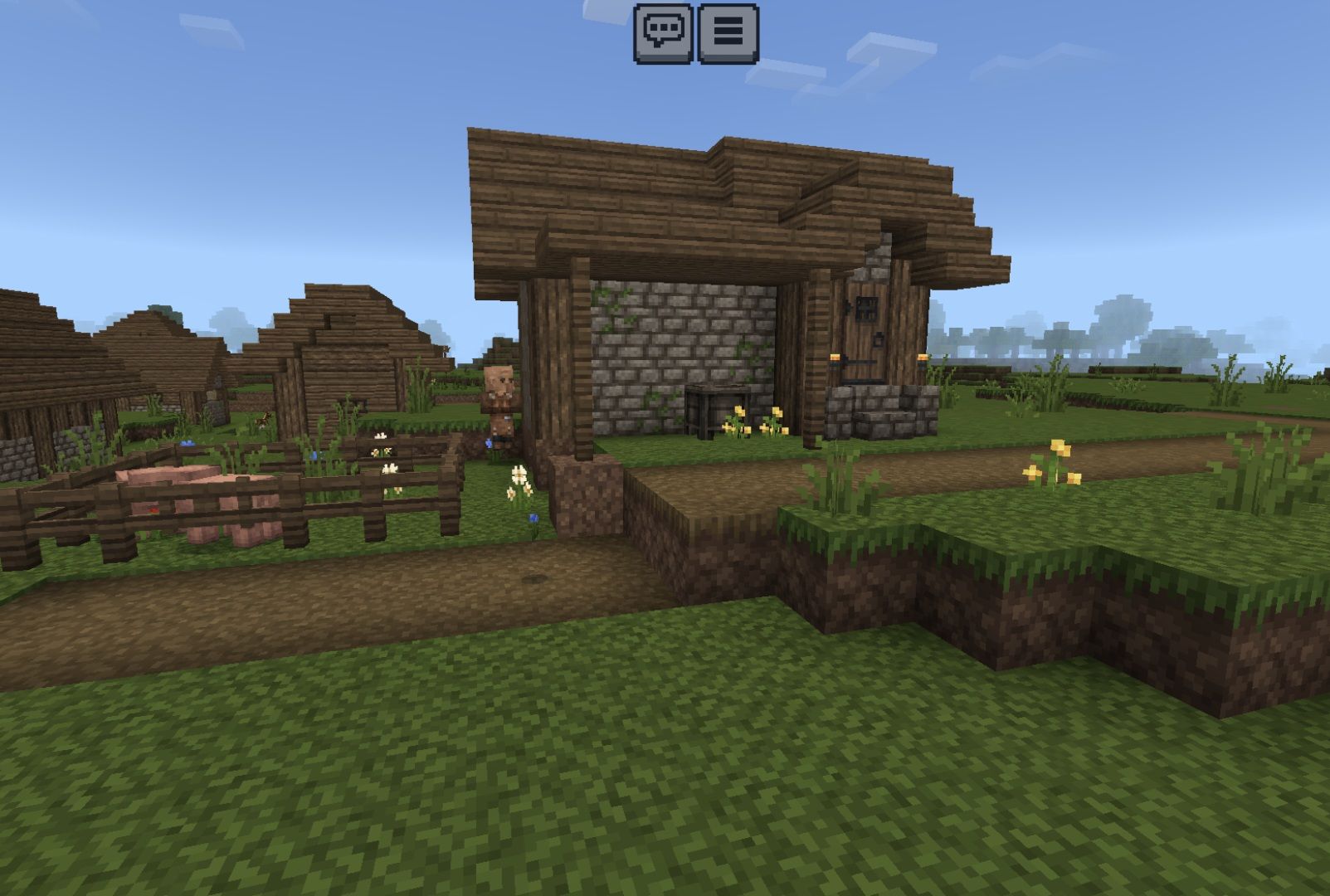
Task: Open the chat speech bubble button
Action: pyautogui.click(x=663, y=33)
